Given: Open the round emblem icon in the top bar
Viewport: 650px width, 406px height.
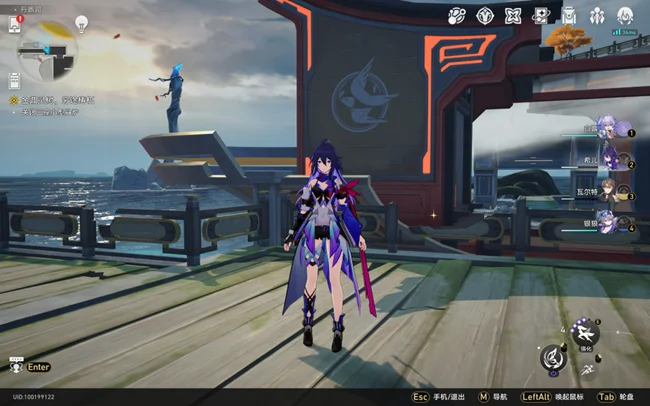Looking at the screenshot, I should click(x=485, y=15).
